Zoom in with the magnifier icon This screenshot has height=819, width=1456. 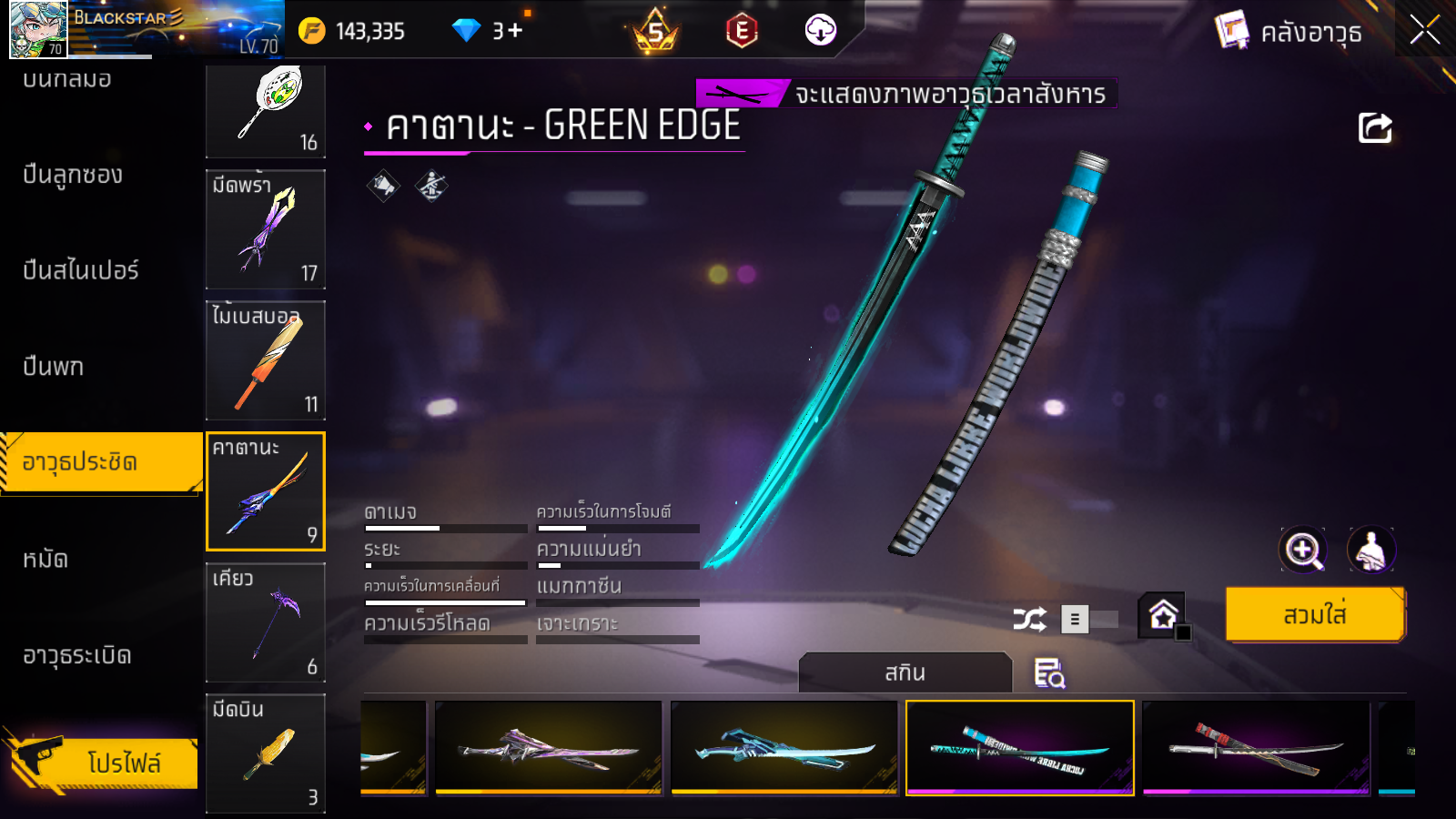(1302, 550)
